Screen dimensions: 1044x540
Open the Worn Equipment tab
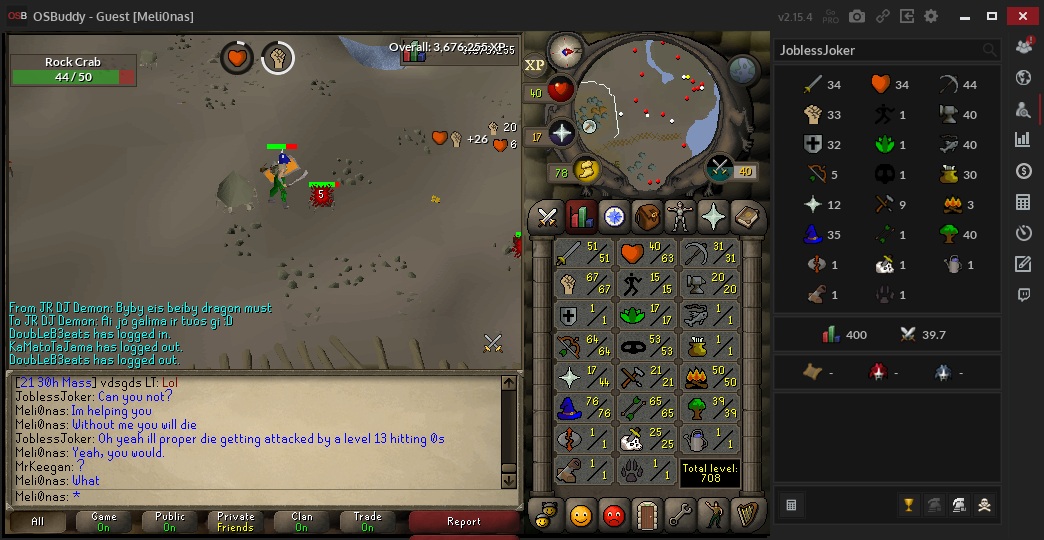click(680, 215)
